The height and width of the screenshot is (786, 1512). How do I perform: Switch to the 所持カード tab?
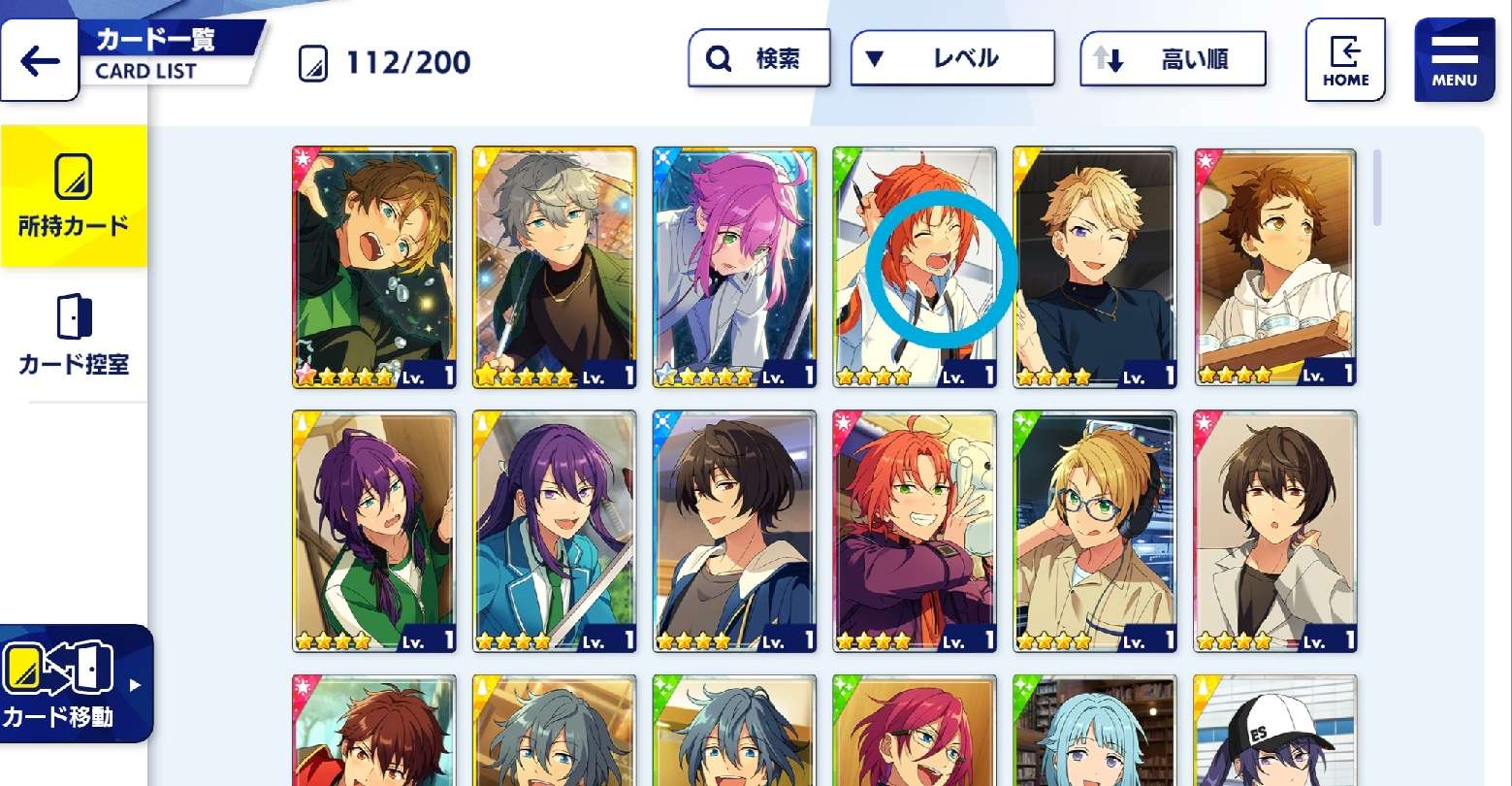74,196
